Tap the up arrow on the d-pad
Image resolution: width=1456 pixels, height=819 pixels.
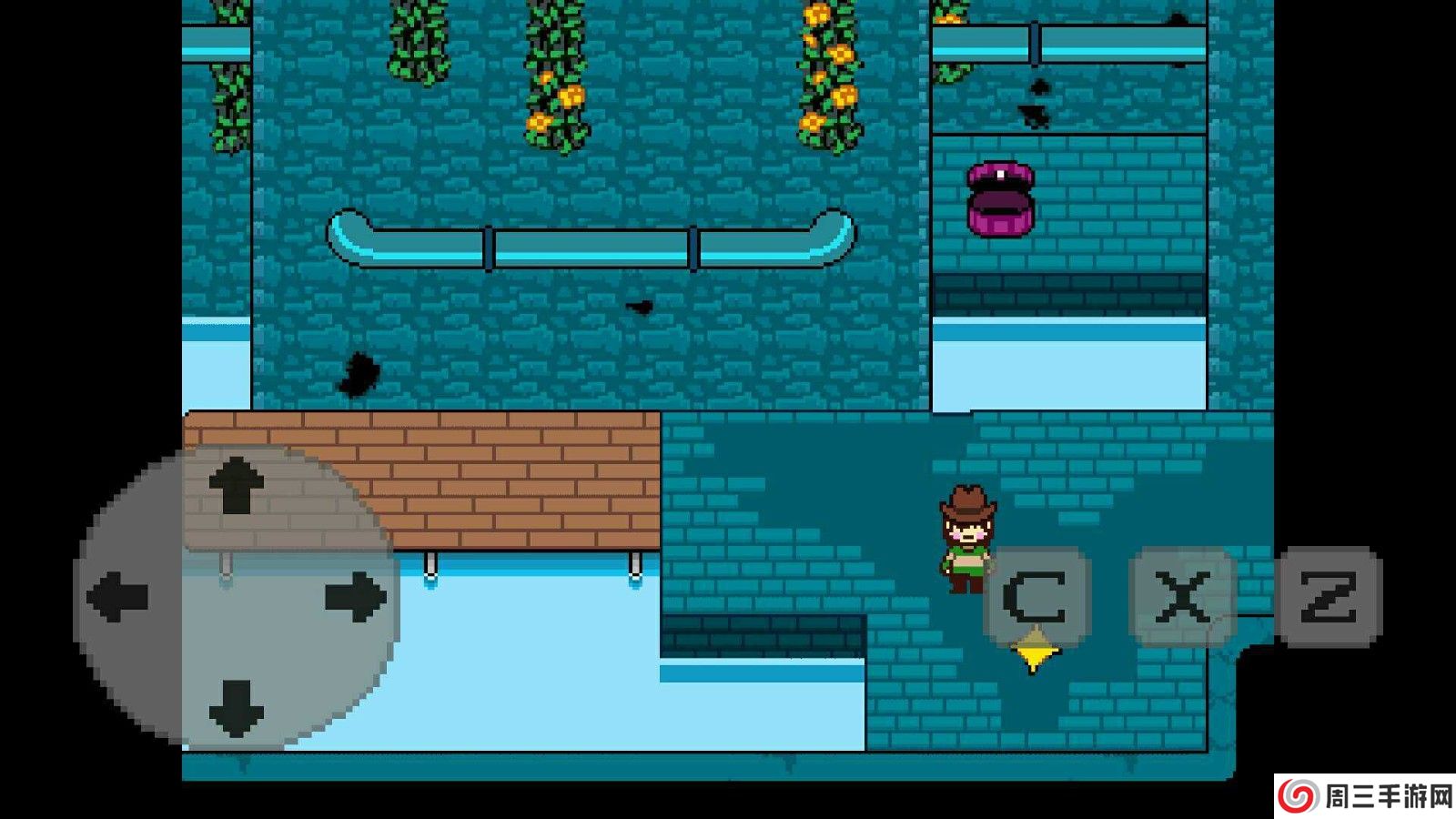tap(237, 486)
